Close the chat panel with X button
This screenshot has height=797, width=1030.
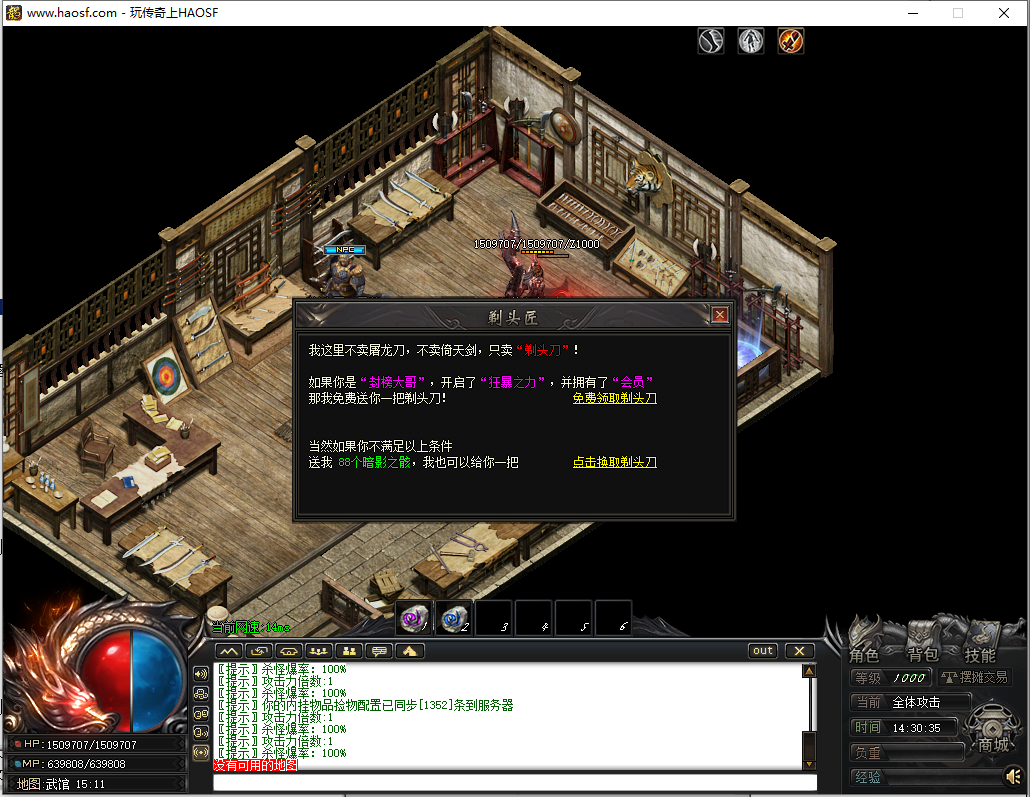799,651
